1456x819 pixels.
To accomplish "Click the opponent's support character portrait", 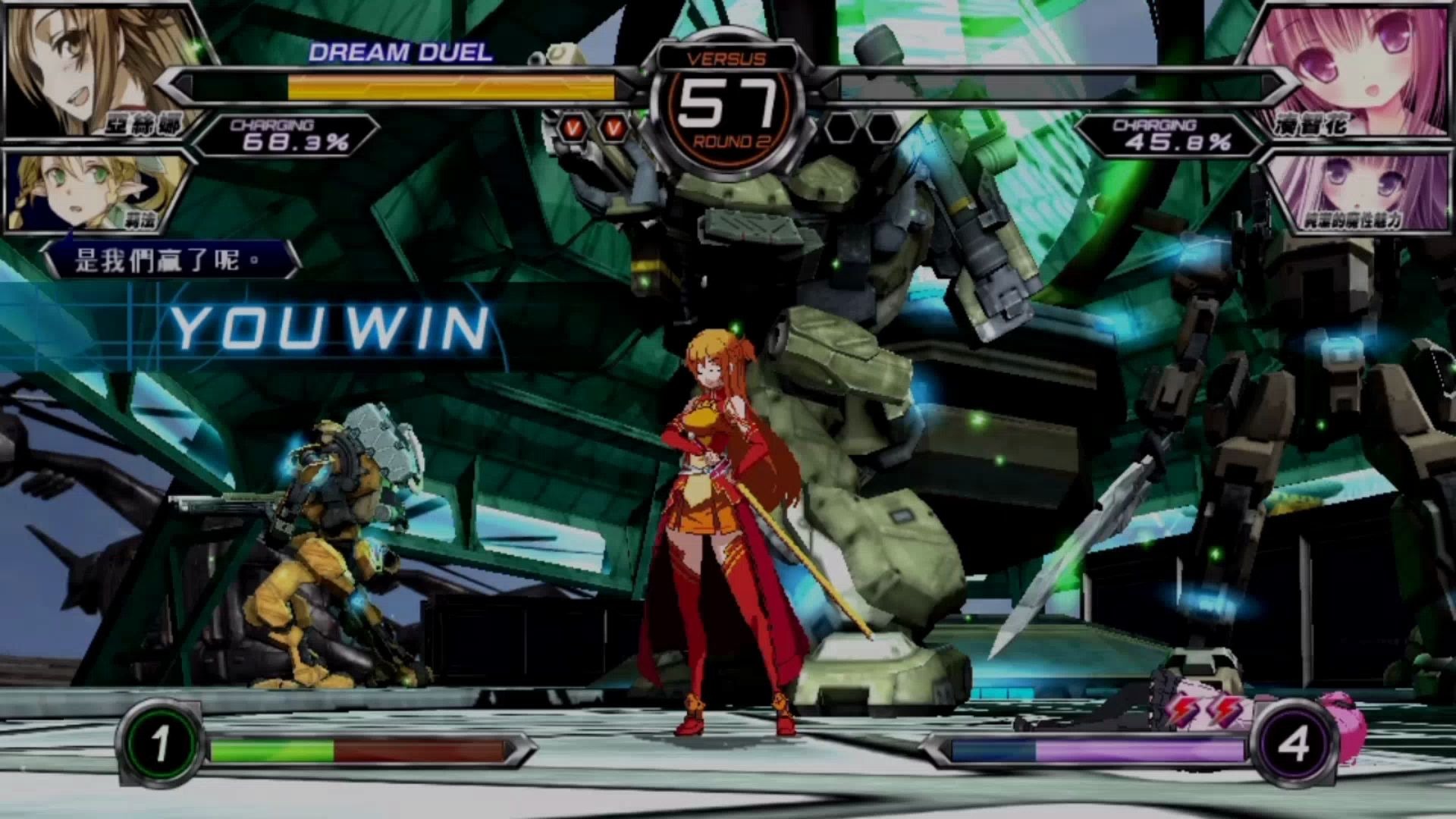I will (1357, 191).
